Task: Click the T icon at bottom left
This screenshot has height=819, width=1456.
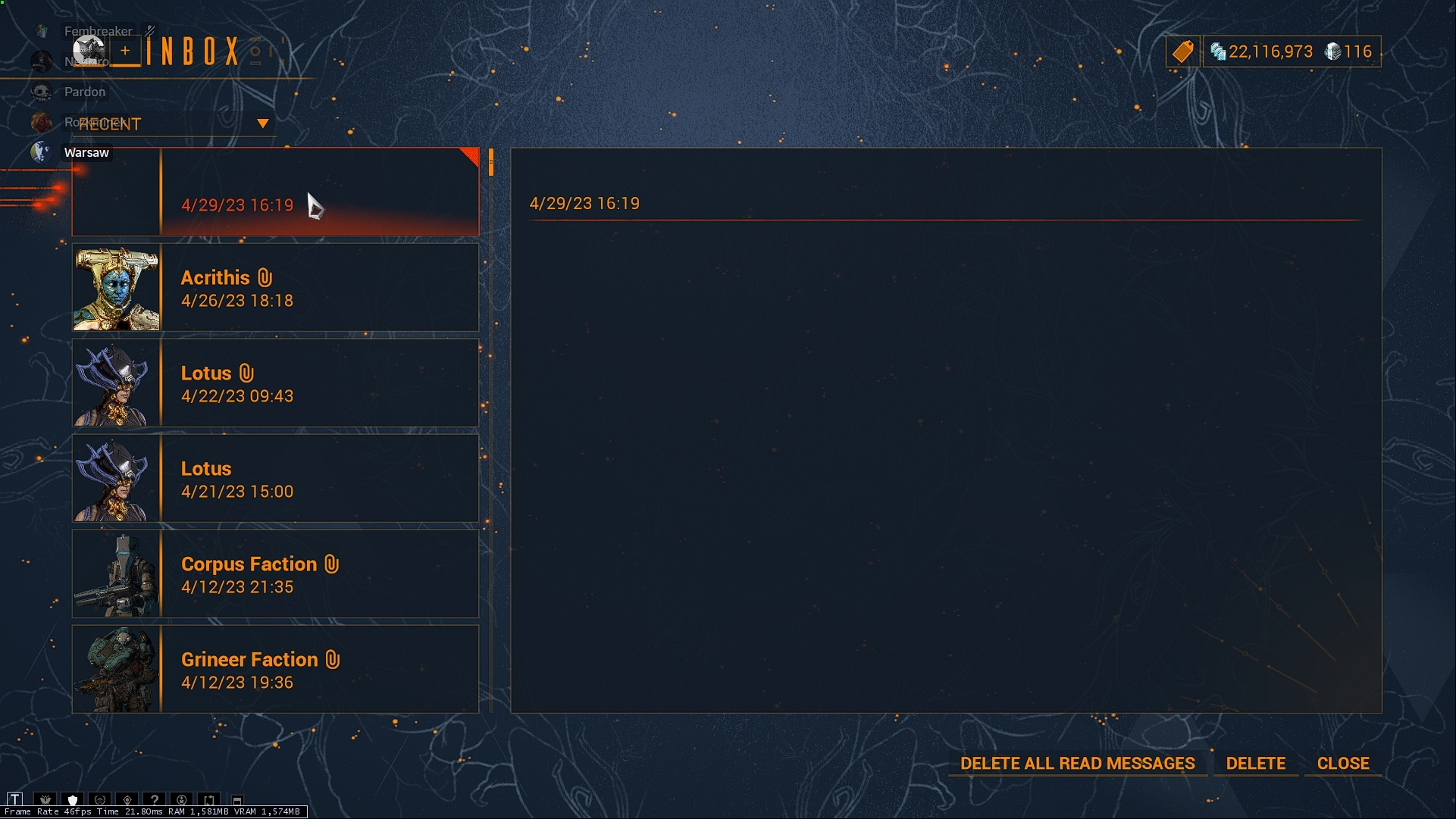Action: click(x=16, y=799)
